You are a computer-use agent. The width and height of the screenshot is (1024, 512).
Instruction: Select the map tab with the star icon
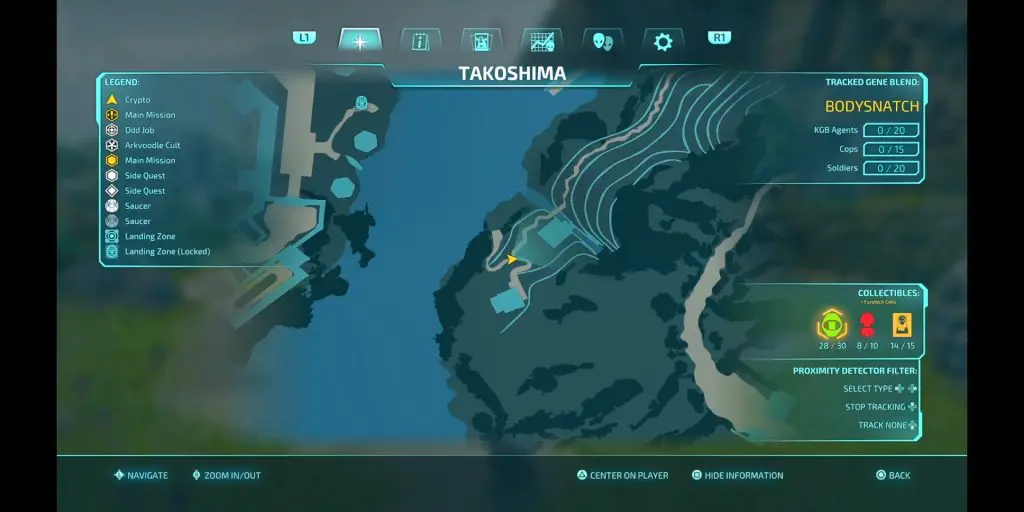[x=360, y=41]
